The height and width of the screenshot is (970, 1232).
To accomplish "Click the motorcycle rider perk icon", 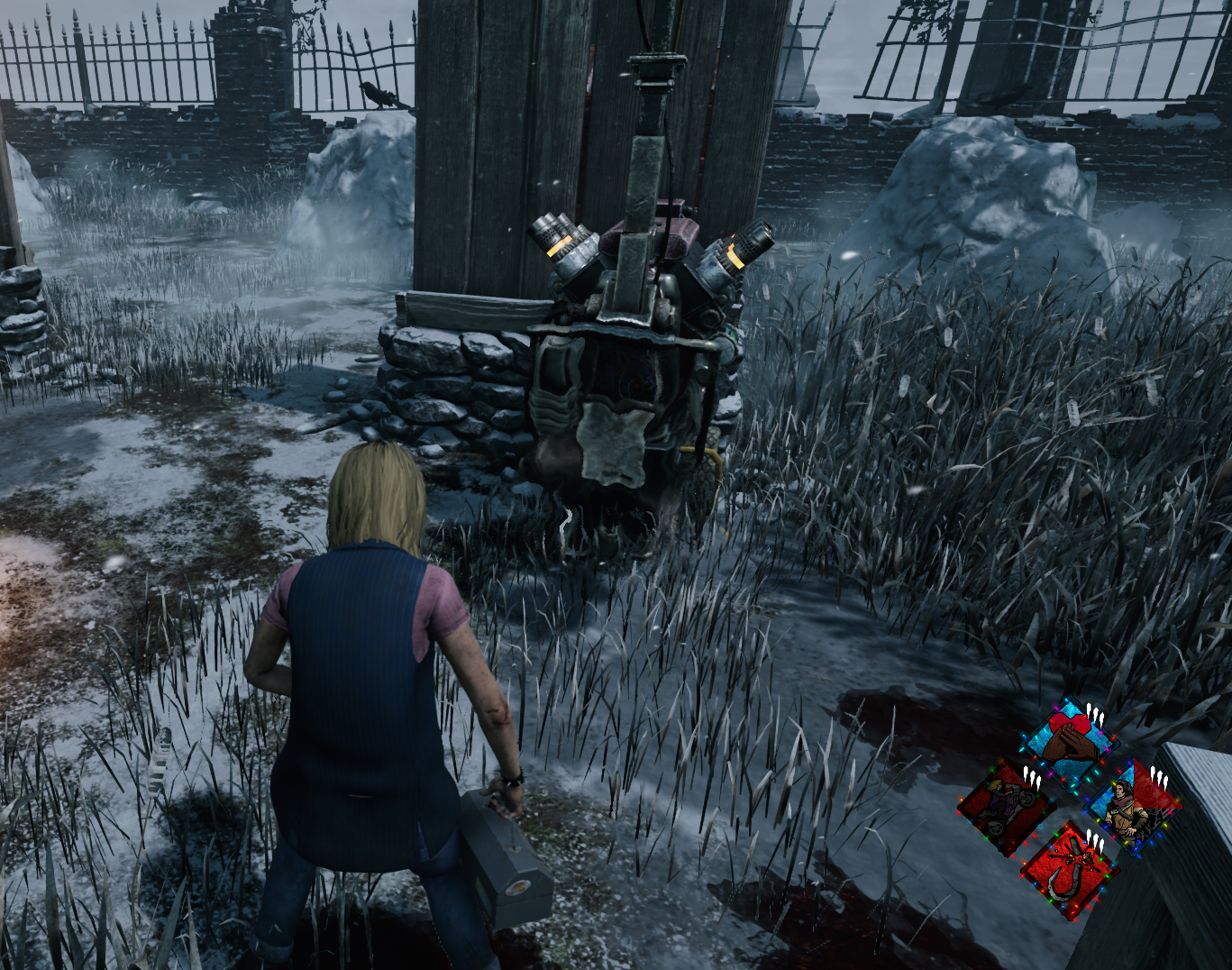I will 1006,805.
